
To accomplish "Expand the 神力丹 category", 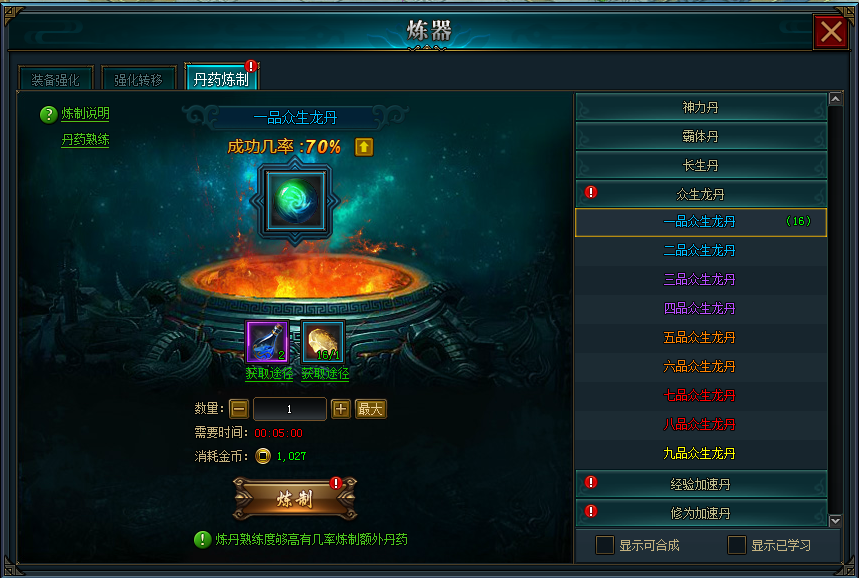I will [700, 107].
